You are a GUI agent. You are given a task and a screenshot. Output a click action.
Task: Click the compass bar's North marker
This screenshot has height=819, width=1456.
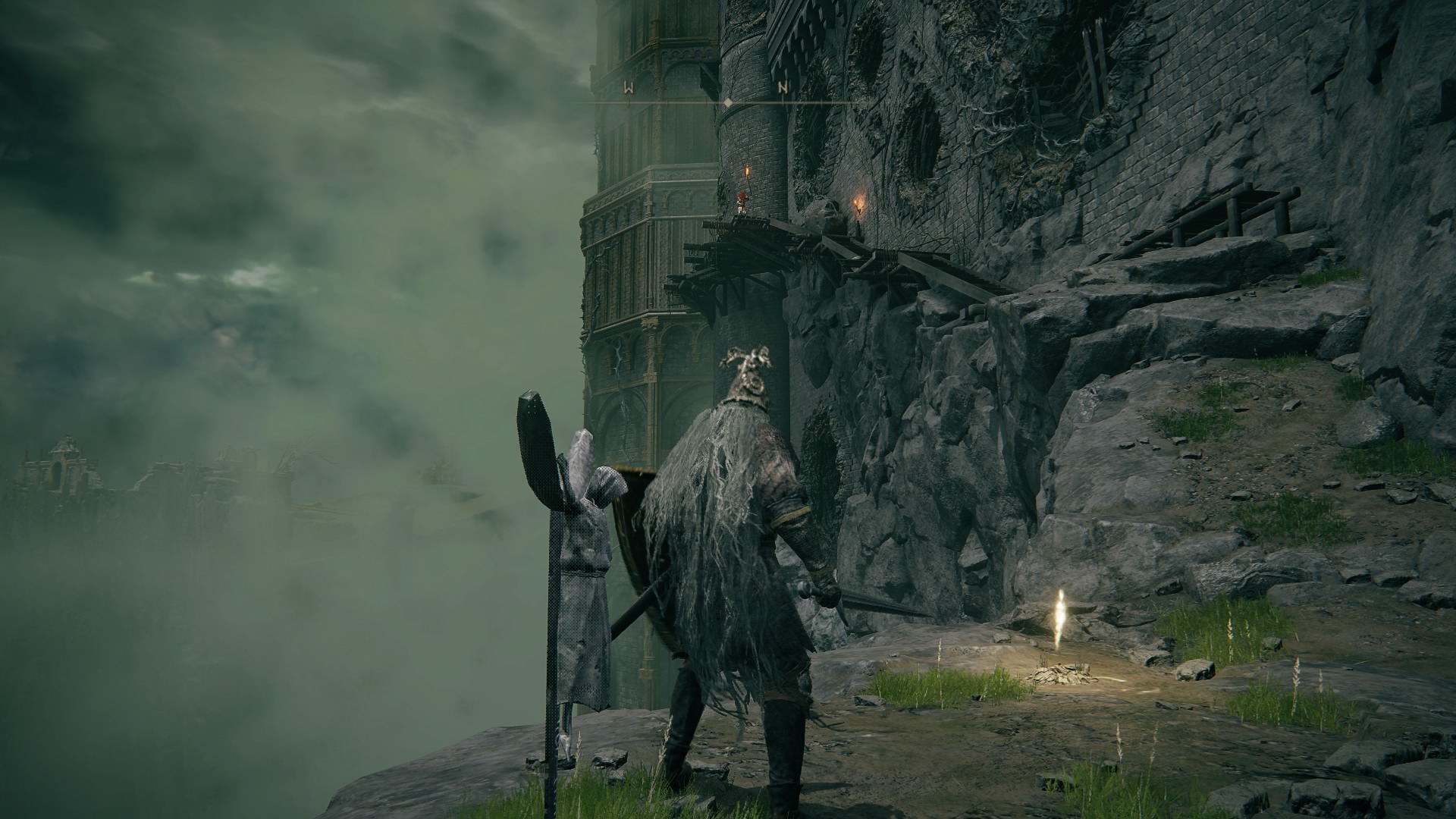tap(783, 88)
